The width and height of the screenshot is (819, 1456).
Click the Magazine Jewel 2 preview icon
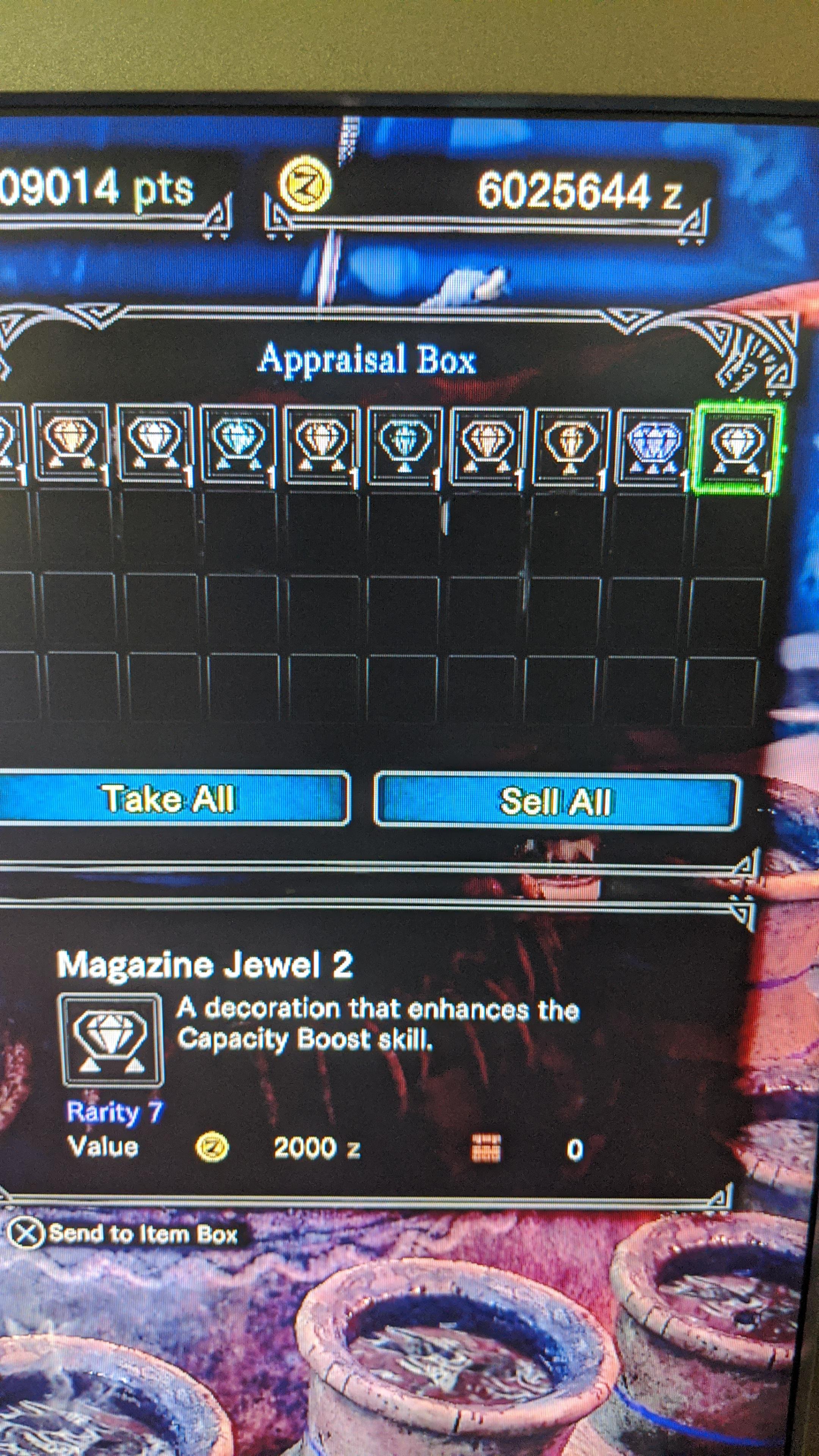pyautogui.click(x=110, y=1040)
